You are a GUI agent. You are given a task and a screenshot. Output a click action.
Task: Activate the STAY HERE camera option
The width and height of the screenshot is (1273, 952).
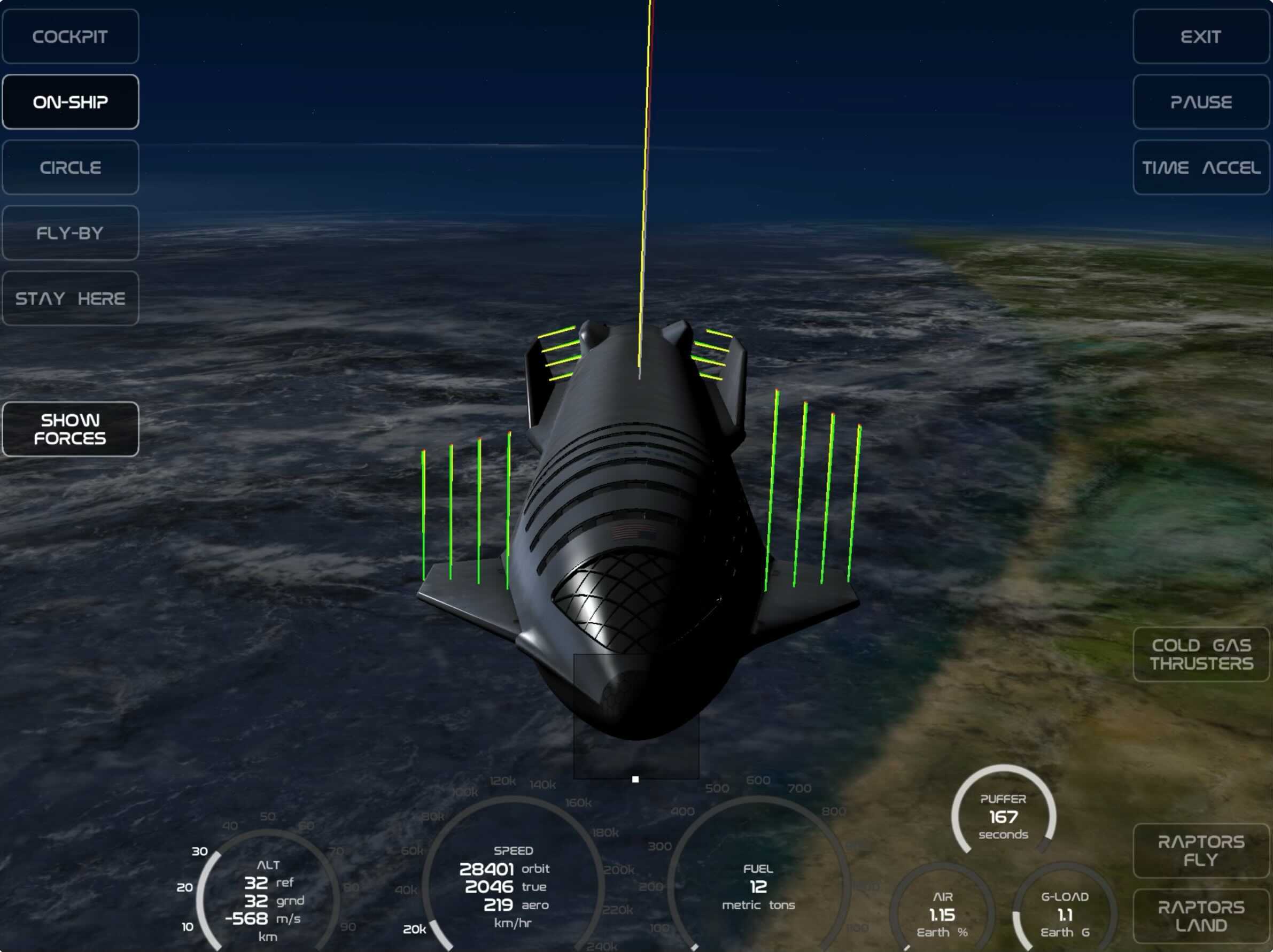[70, 298]
